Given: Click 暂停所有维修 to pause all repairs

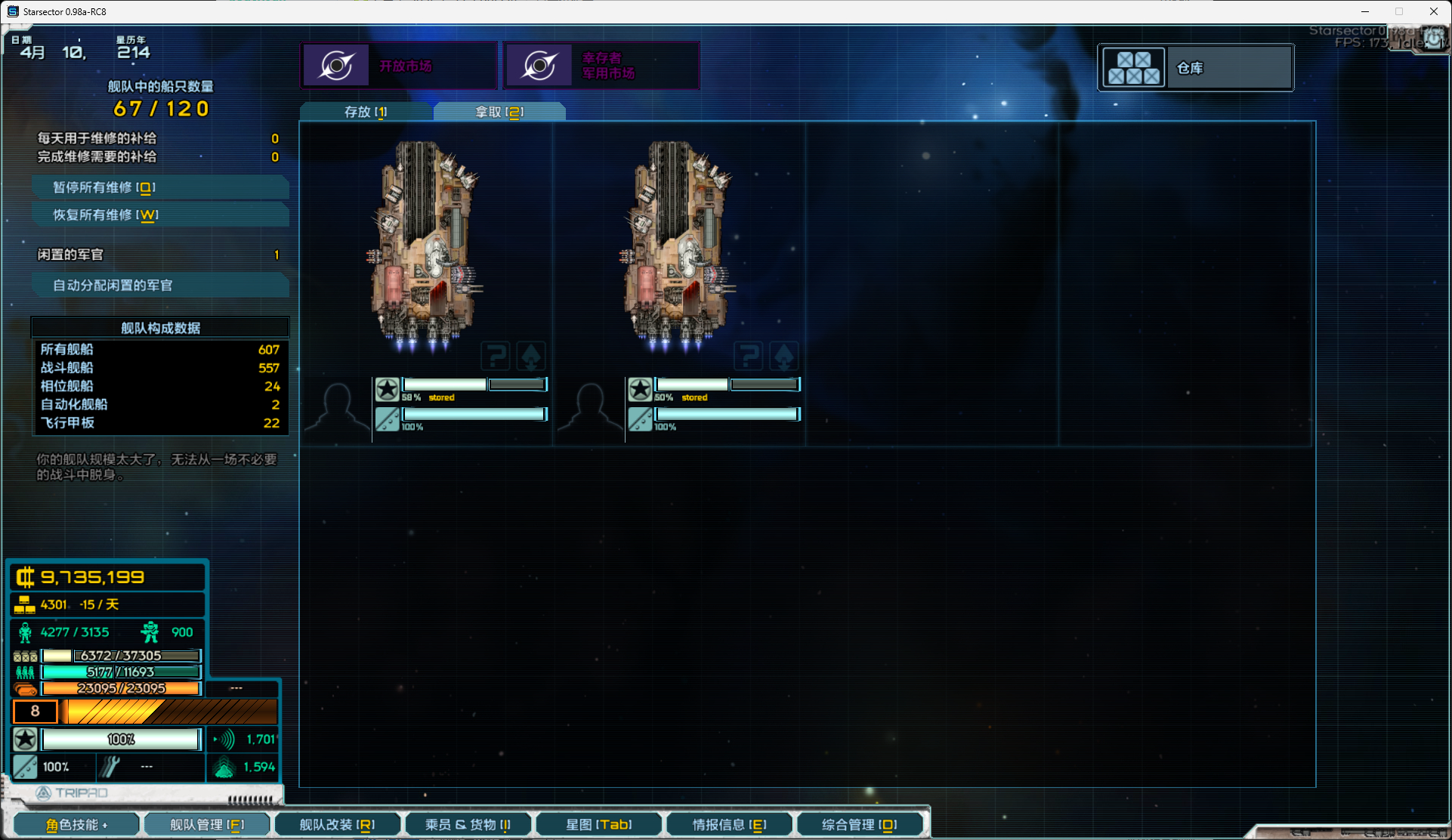Looking at the screenshot, I should click(160, 187).
